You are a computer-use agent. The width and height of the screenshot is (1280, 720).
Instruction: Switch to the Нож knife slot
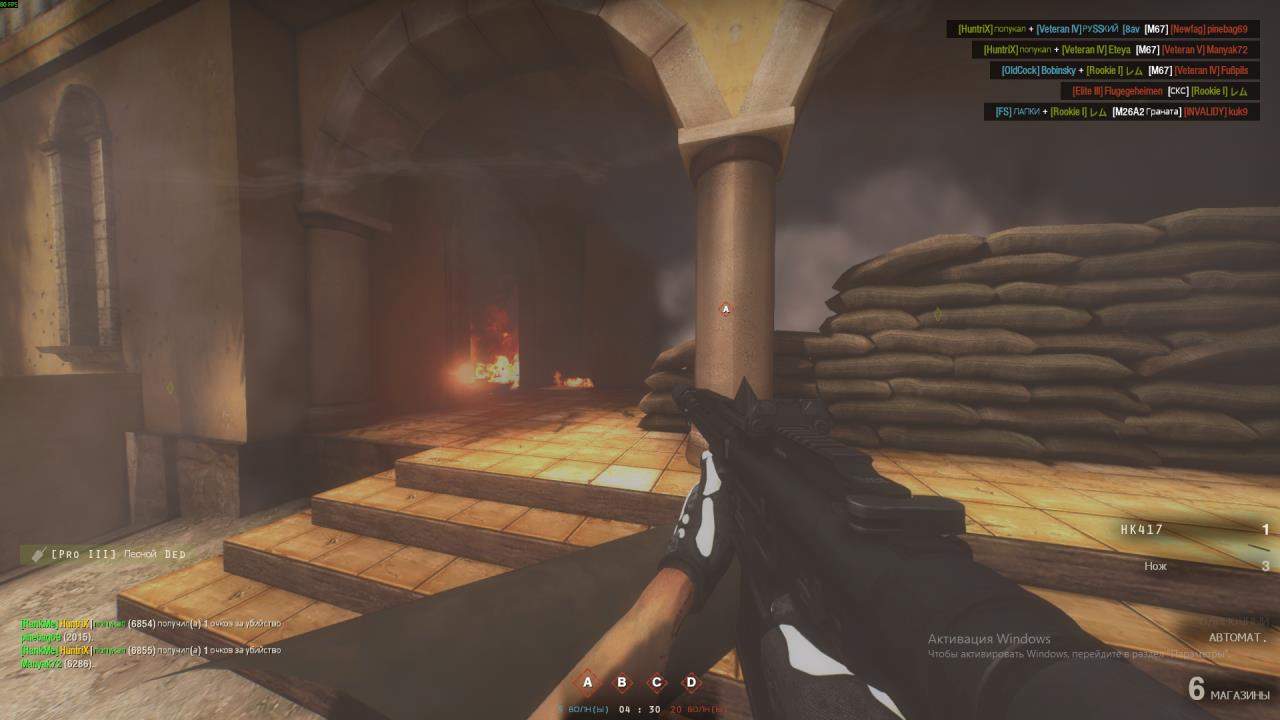pyautogui.click(x=1155, y=566)
